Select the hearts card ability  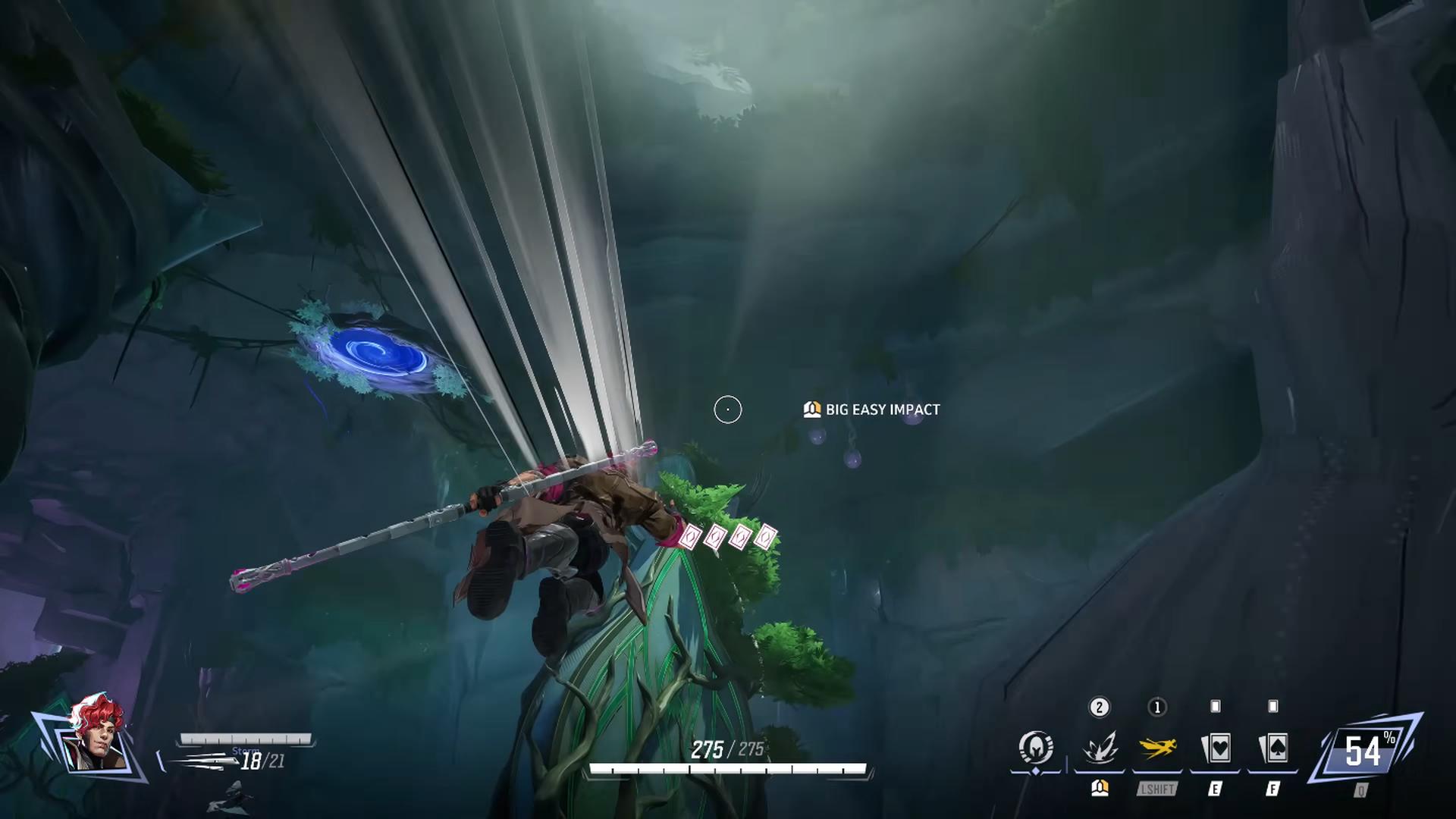(1215, 748)
